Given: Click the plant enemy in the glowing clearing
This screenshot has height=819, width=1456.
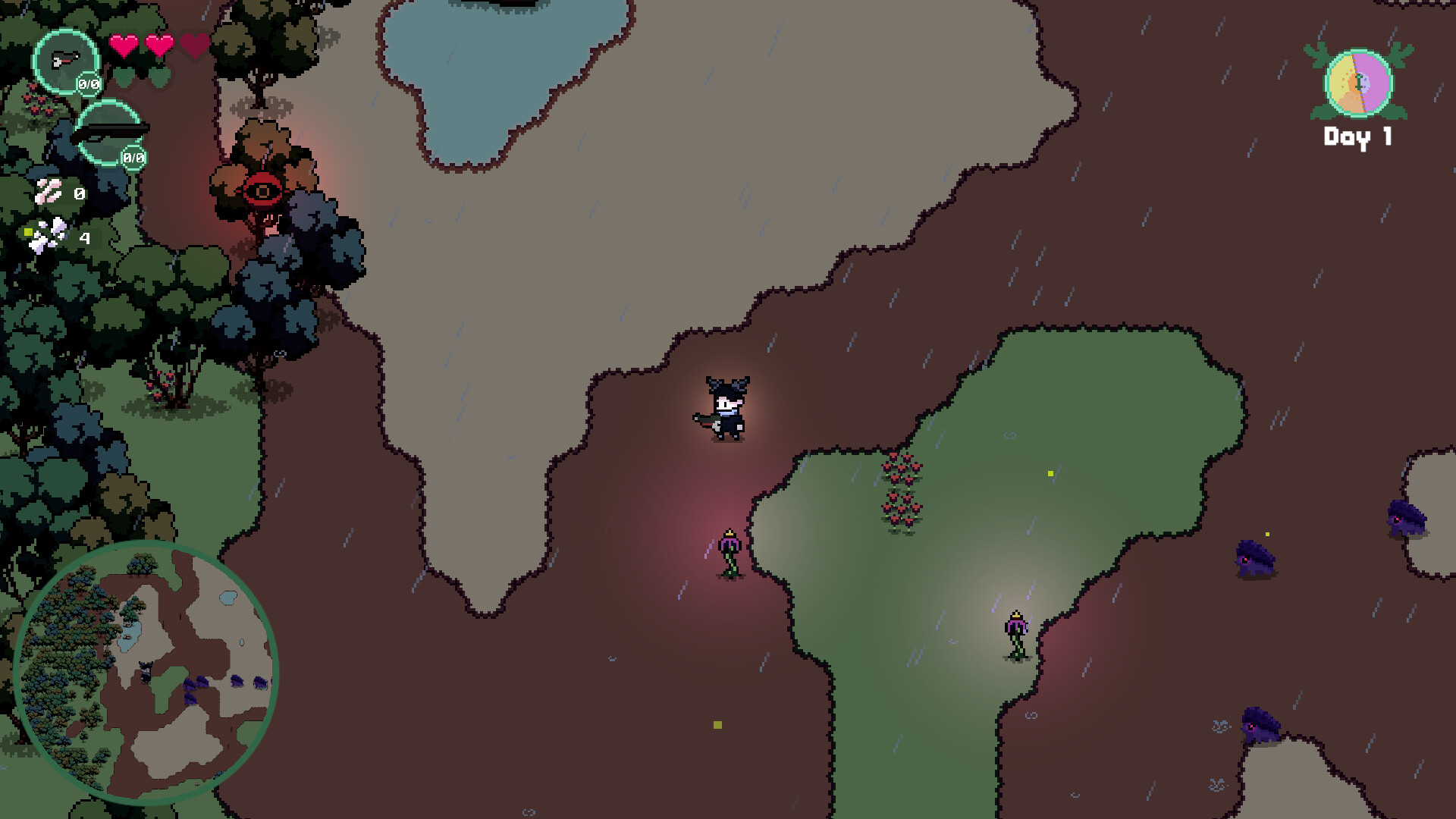Looking at the screenshot, I should click(x=1016, y=633).
